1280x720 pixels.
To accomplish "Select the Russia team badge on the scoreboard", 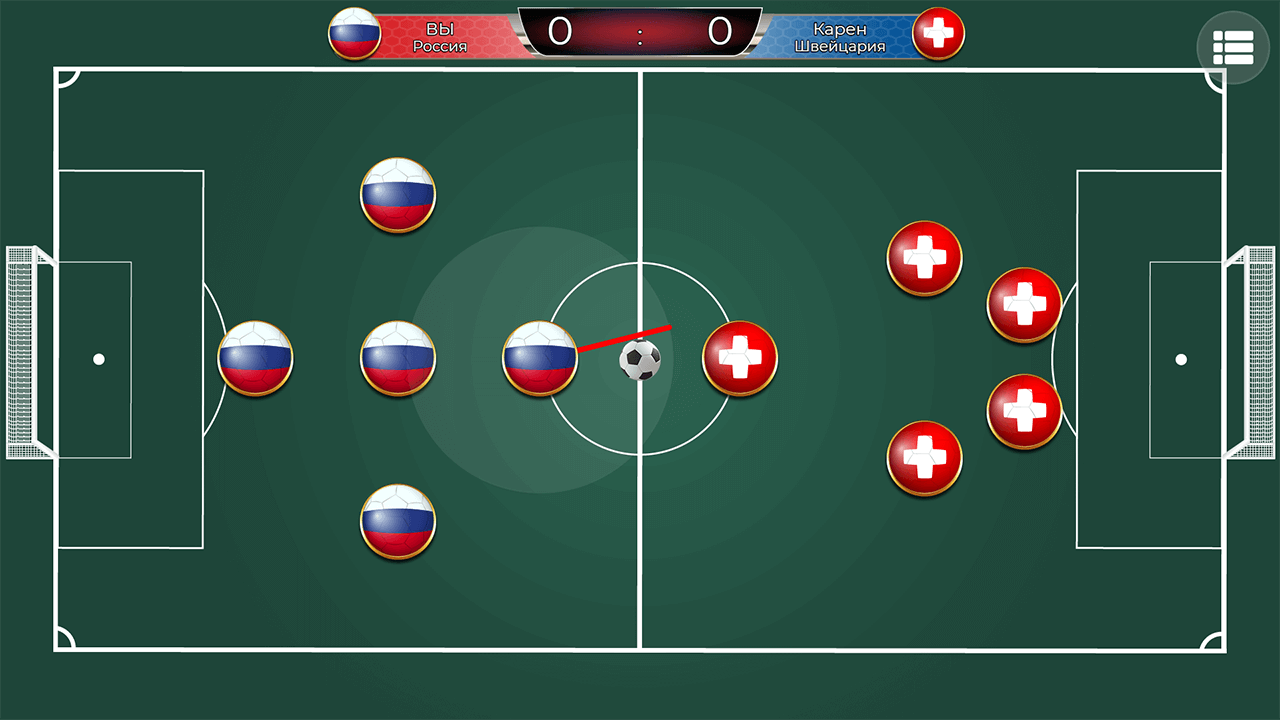I will tap(354, 33).
